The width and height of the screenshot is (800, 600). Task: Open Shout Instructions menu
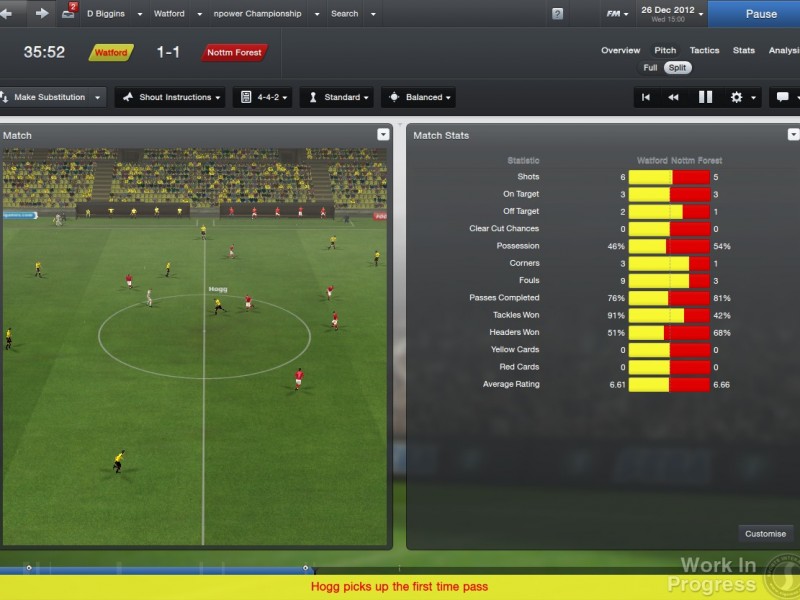[x=169, y=97]
